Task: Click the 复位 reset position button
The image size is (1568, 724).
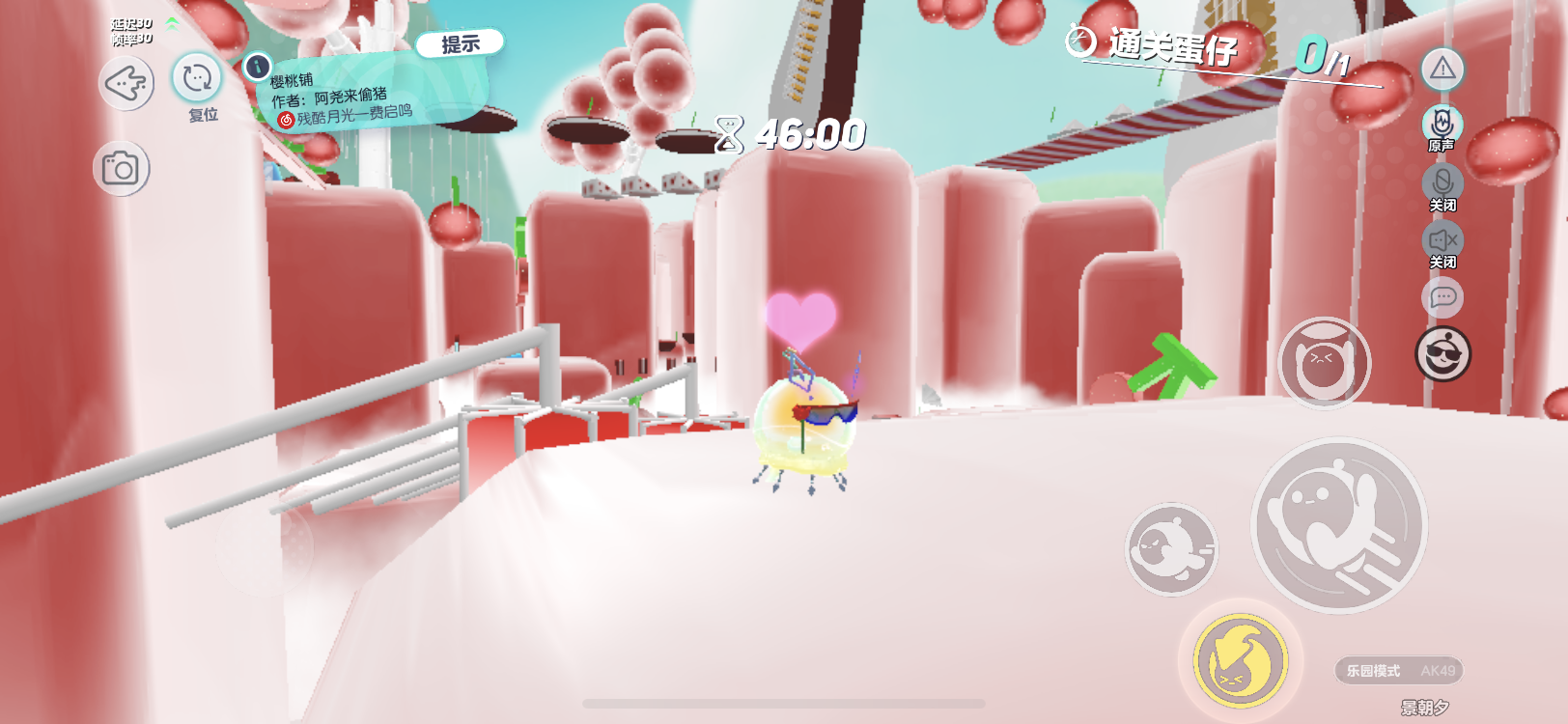Action: (197, 78)
